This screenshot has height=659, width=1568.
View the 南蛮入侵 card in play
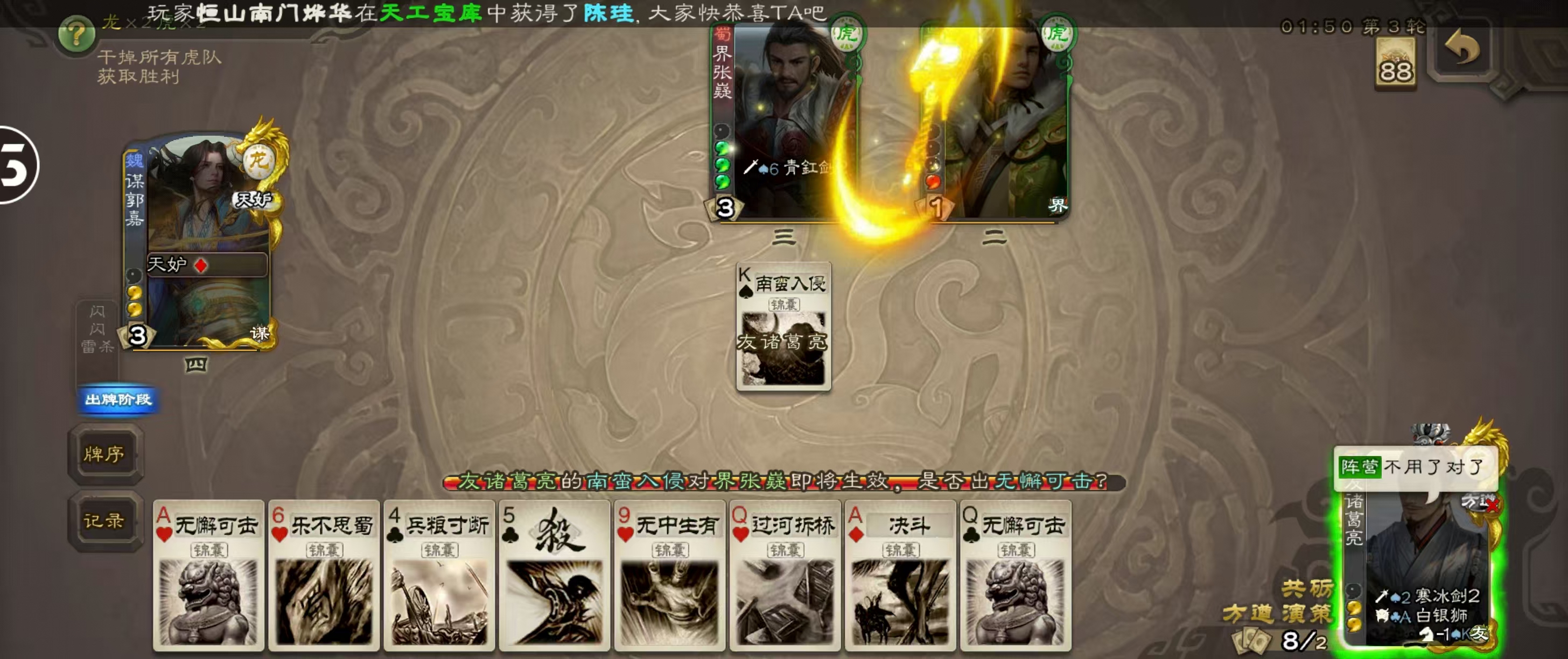[x=783, y=327]
